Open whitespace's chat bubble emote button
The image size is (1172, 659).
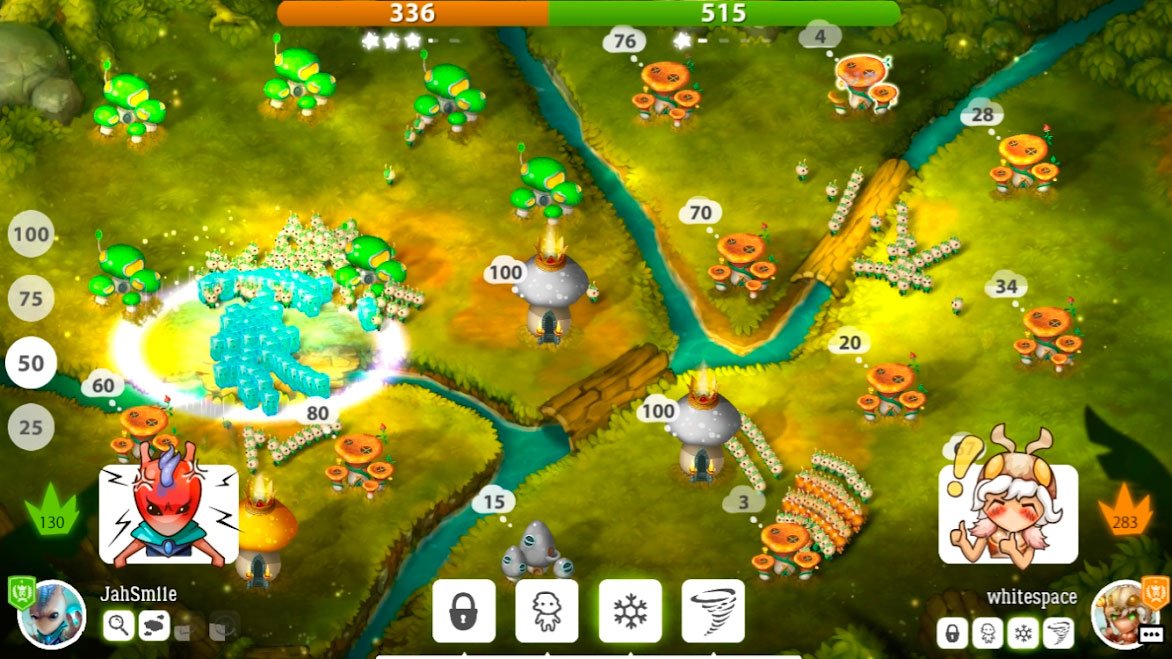pyautogui.click(x=1152, y=633)
